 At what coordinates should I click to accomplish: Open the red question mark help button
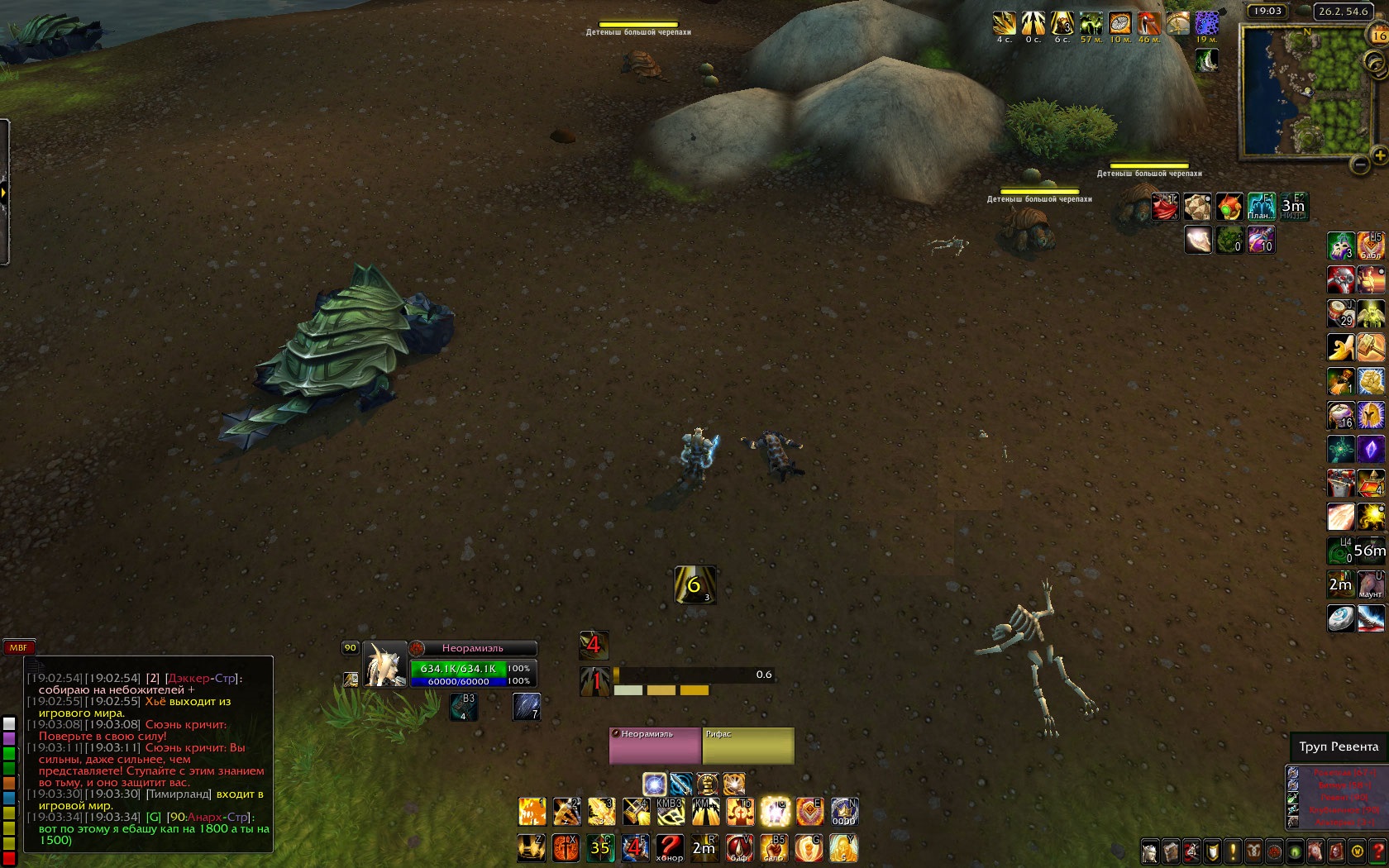coord(1378,851)
